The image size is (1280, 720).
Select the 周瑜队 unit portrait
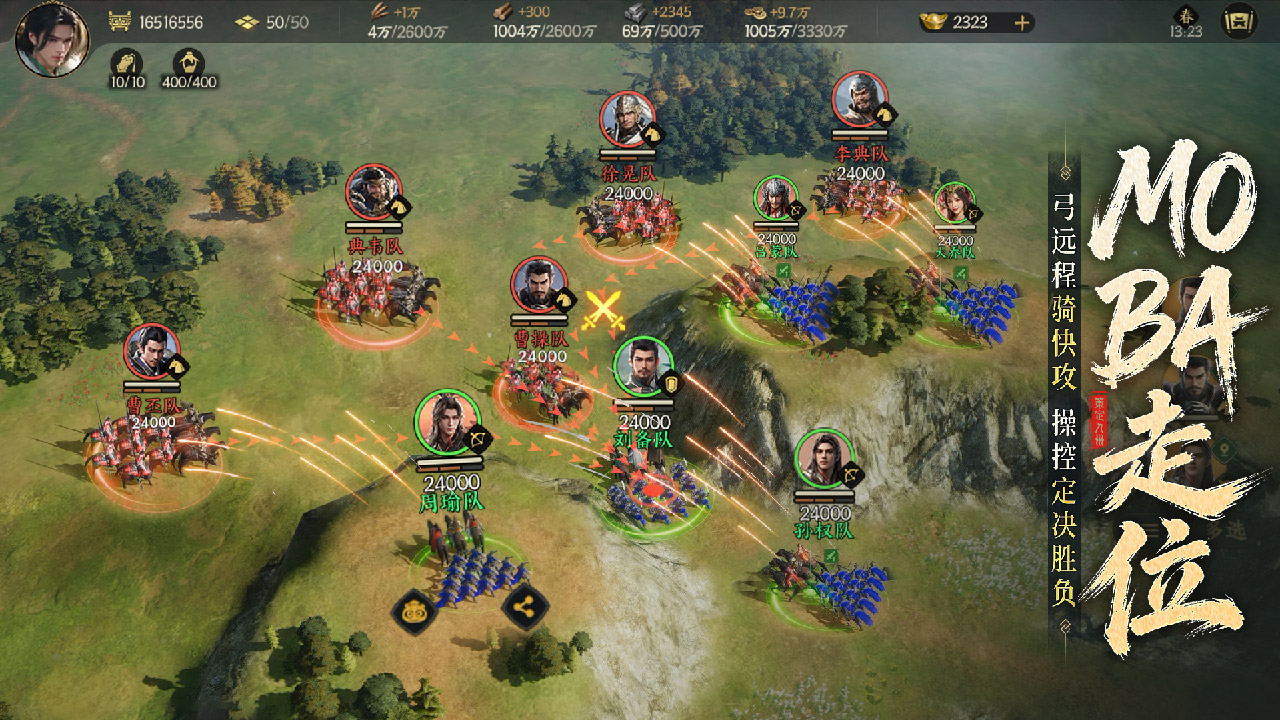pos(447,422)
